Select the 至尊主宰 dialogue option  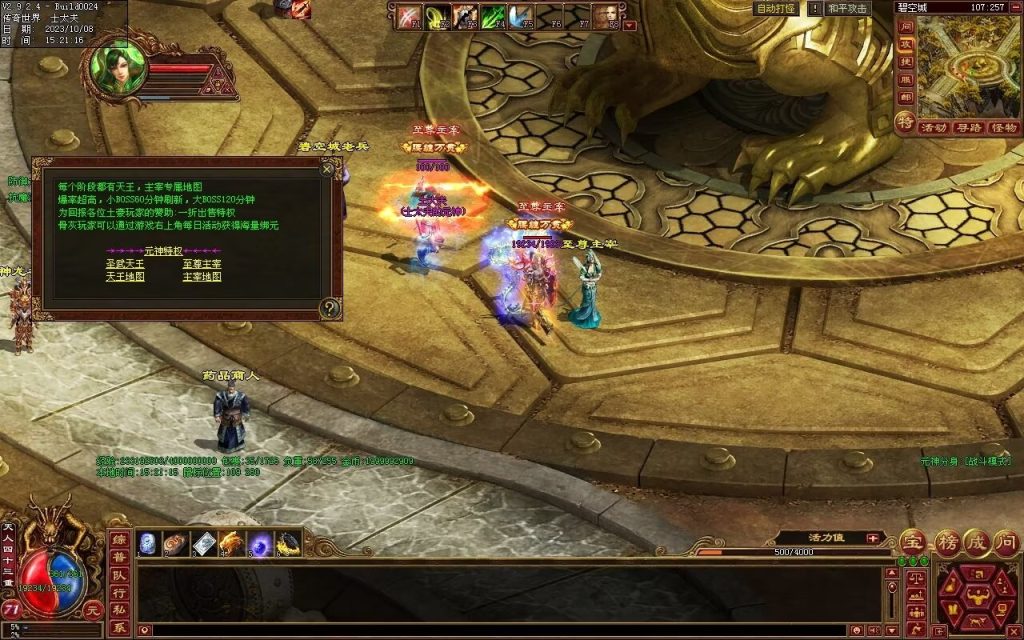point(201,264)
